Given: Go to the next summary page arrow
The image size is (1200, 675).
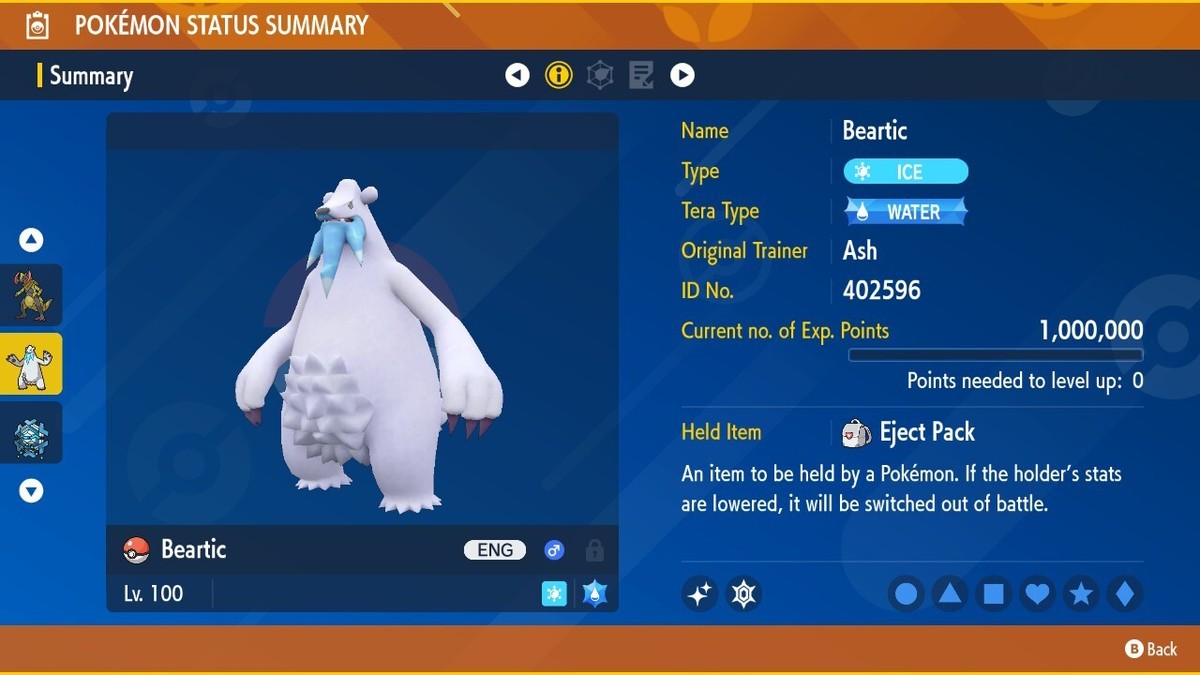Looking at the screenshot, I should coord(682,75).
